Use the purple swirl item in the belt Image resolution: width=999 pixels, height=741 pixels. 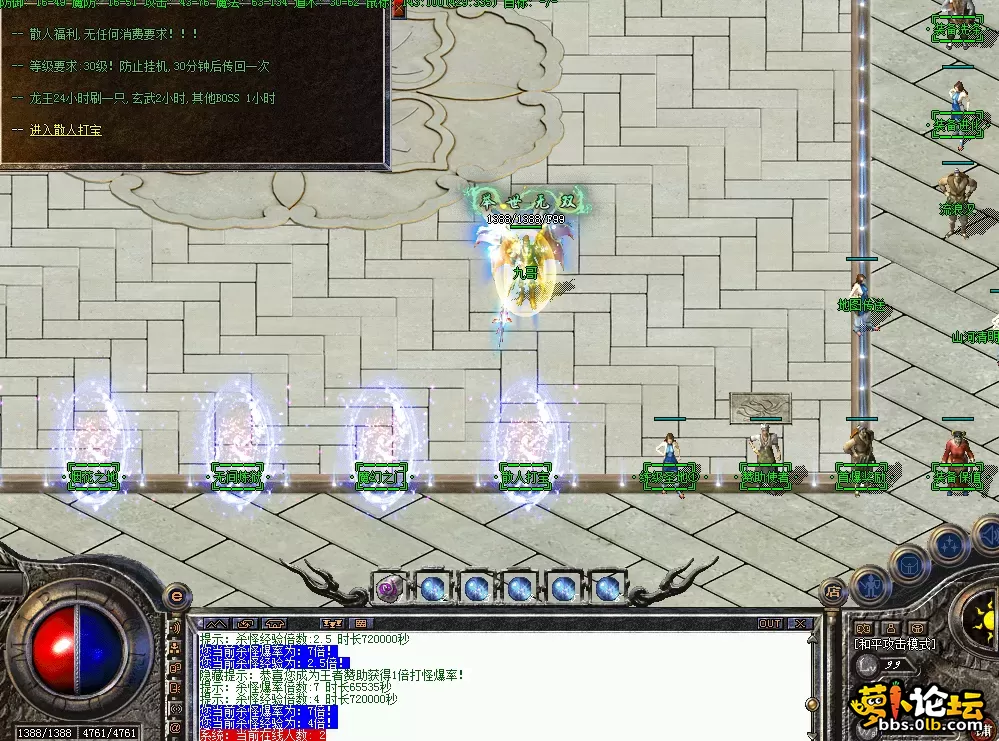click(388, 589)
